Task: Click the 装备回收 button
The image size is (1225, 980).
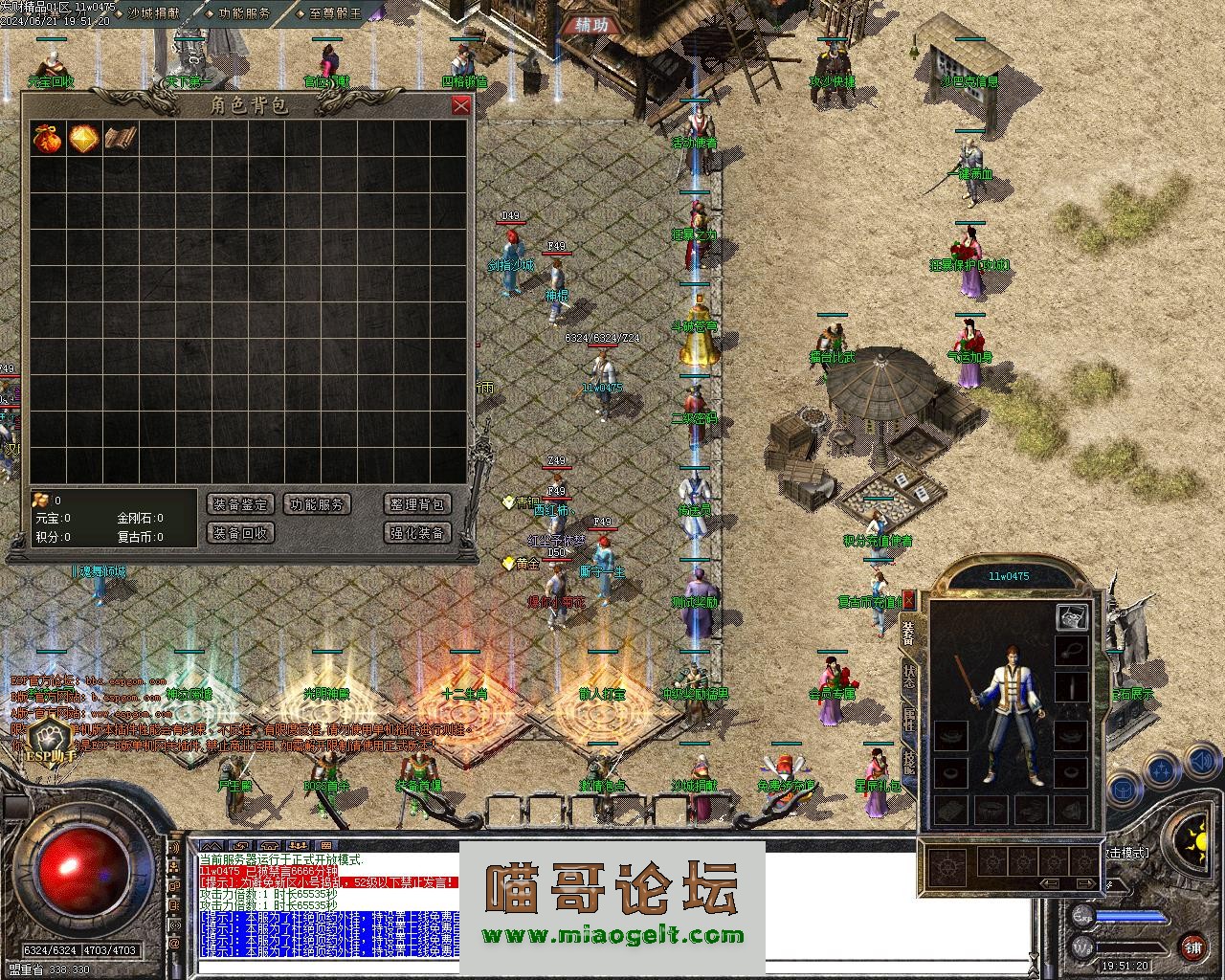Action: (x=240, y=533)
